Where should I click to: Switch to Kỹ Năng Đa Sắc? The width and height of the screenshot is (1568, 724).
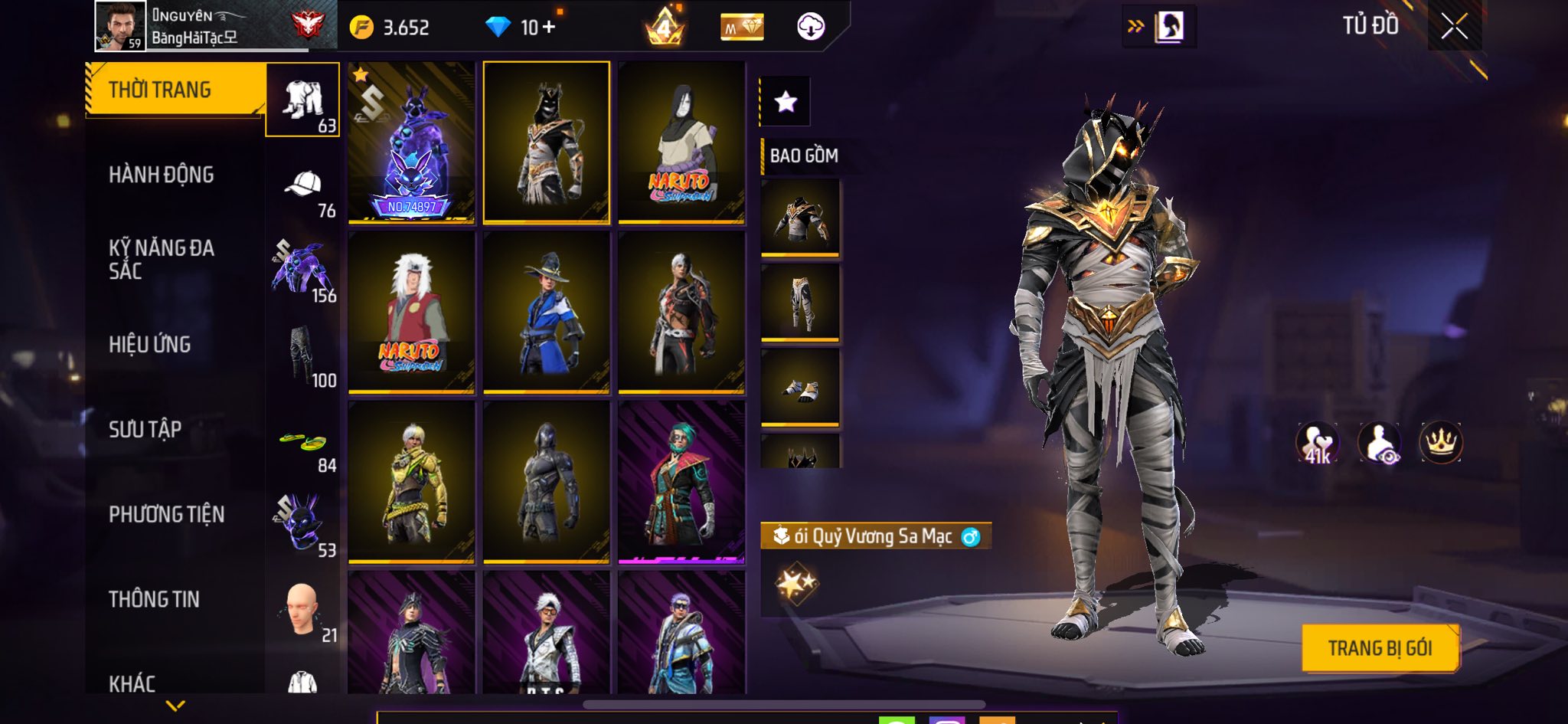pyautogui.click(x=162, y=259)
